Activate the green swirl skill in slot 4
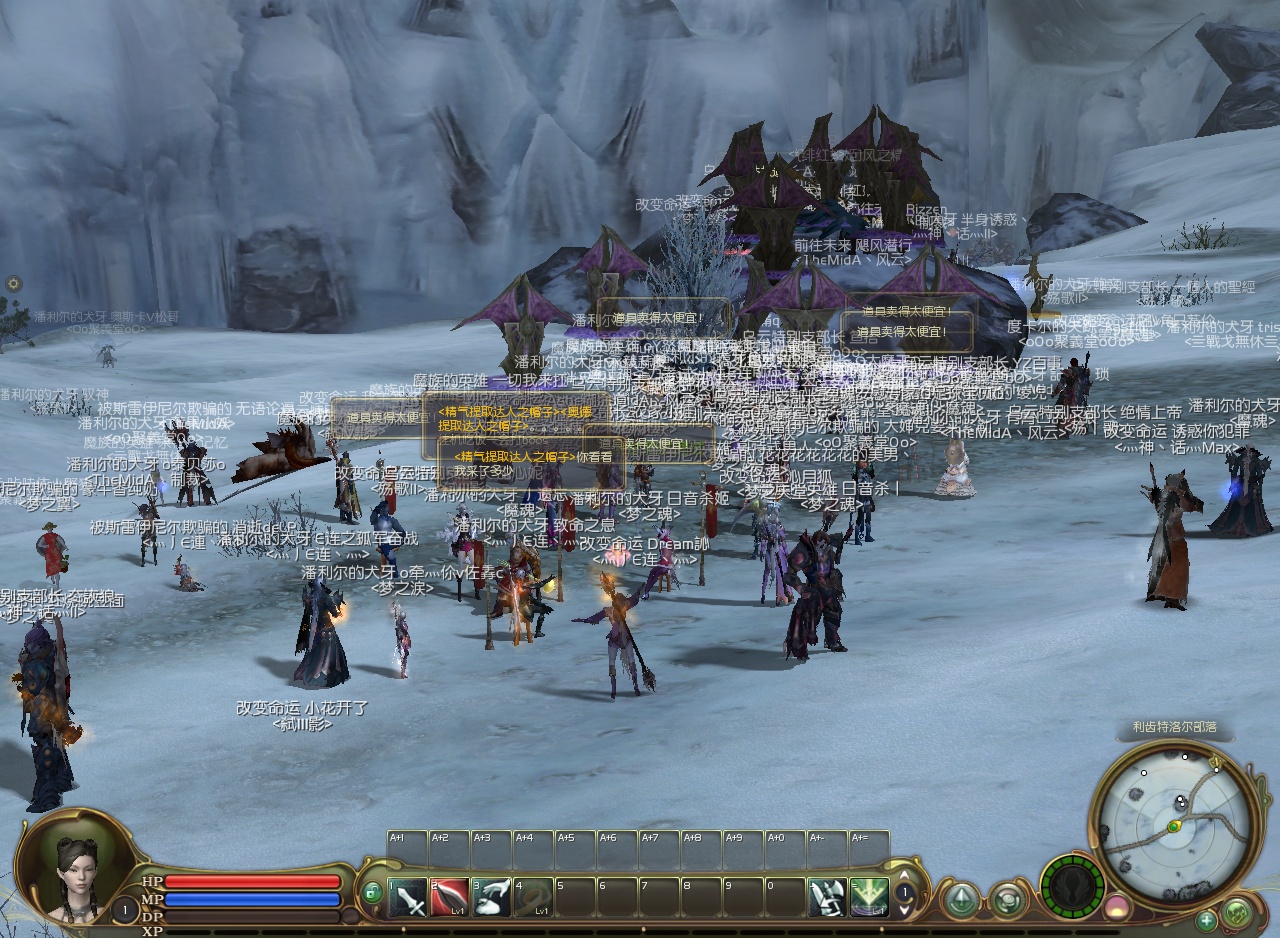Image resolution: width=1280 pixels, height=938 pixels. [534, 897]
